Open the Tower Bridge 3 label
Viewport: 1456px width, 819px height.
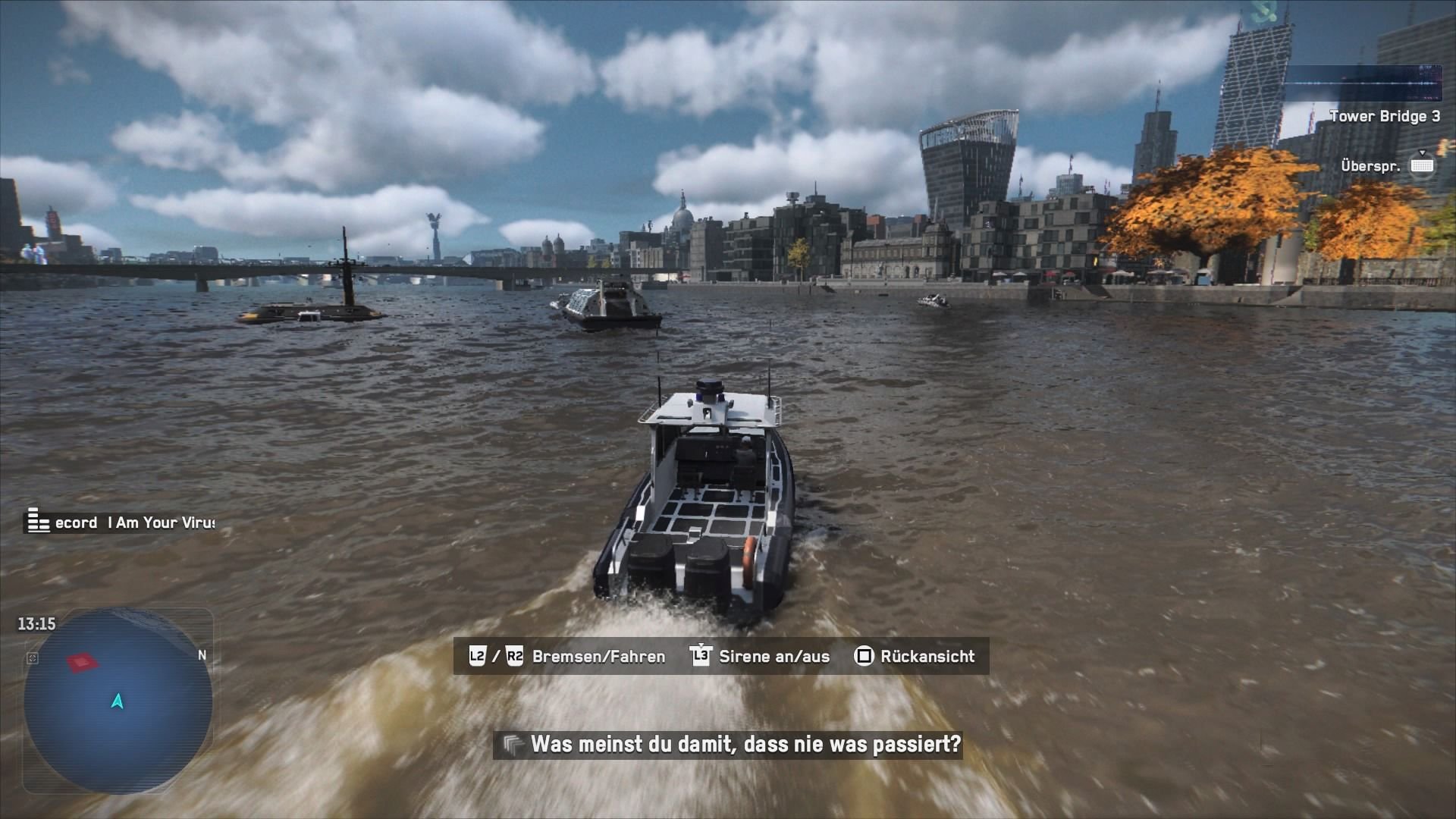(x=1386, y=116)
